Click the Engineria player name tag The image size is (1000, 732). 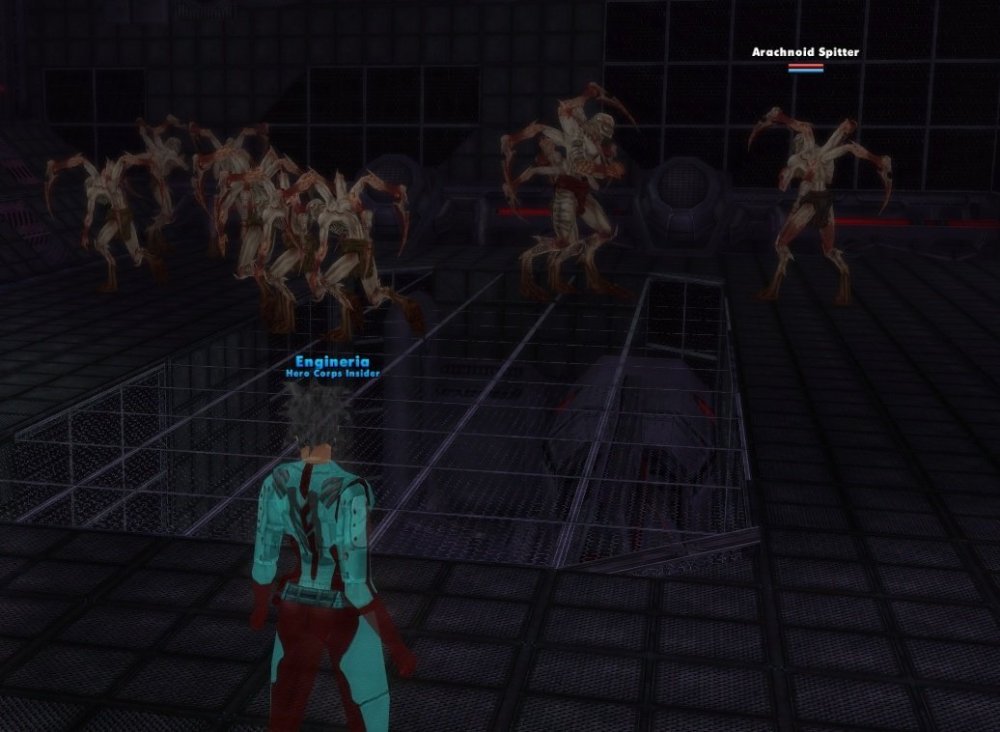click(x=332, y=362)
